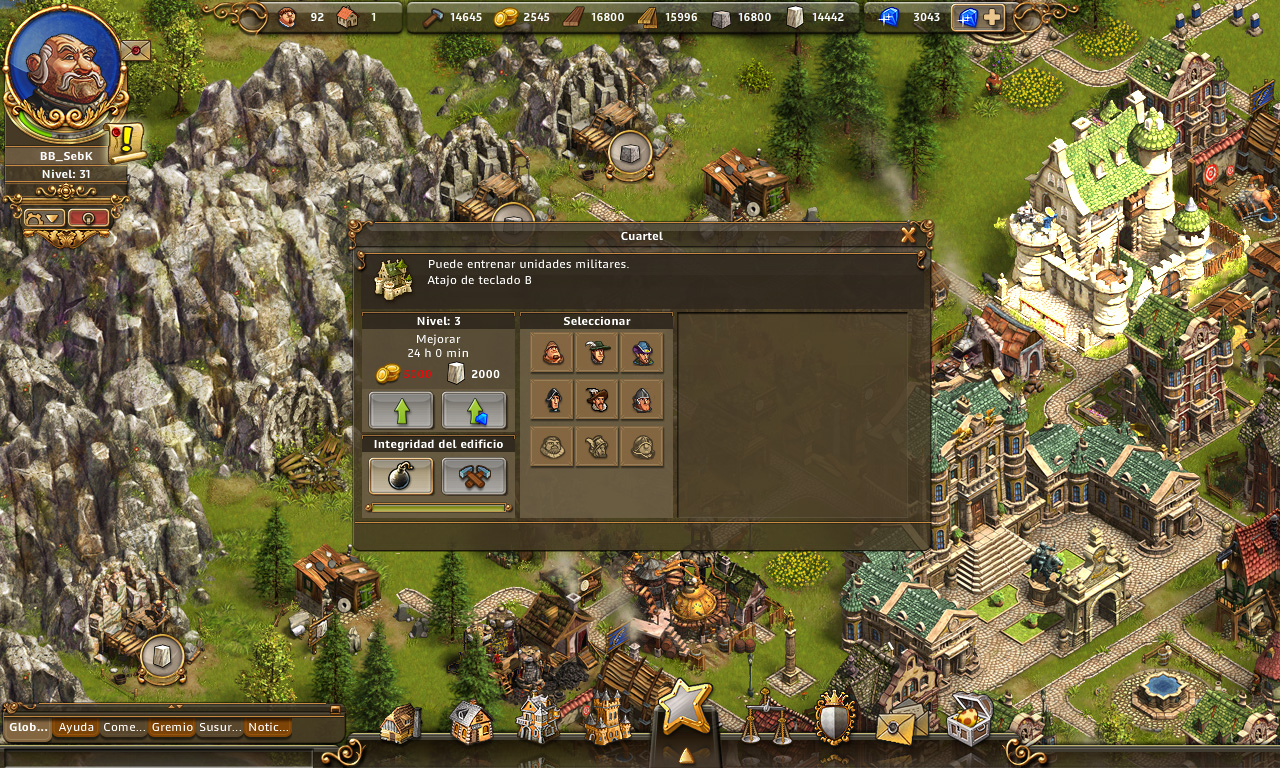Demolish the building with the bomb button
The image size is (1280, 768).
tap(401, 476)
